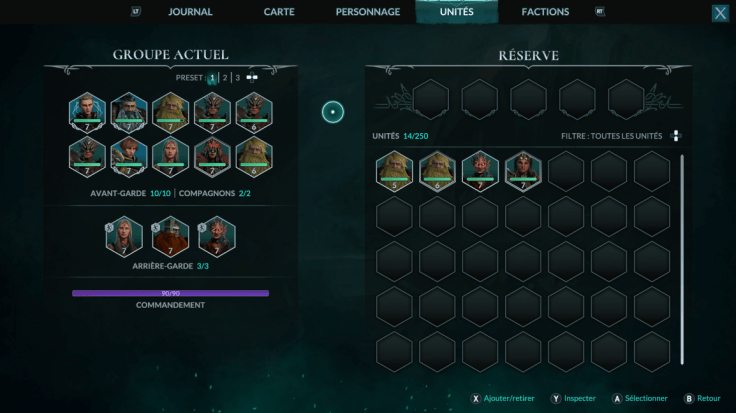Choose group preset 2
Screen dimensions: 736x413
[x=225, y=77]
